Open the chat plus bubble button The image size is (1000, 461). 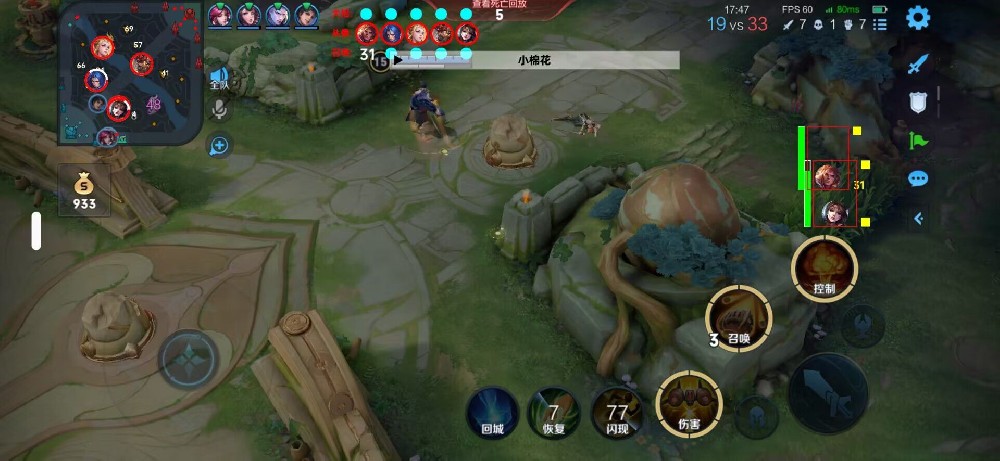tap(218, 146)
